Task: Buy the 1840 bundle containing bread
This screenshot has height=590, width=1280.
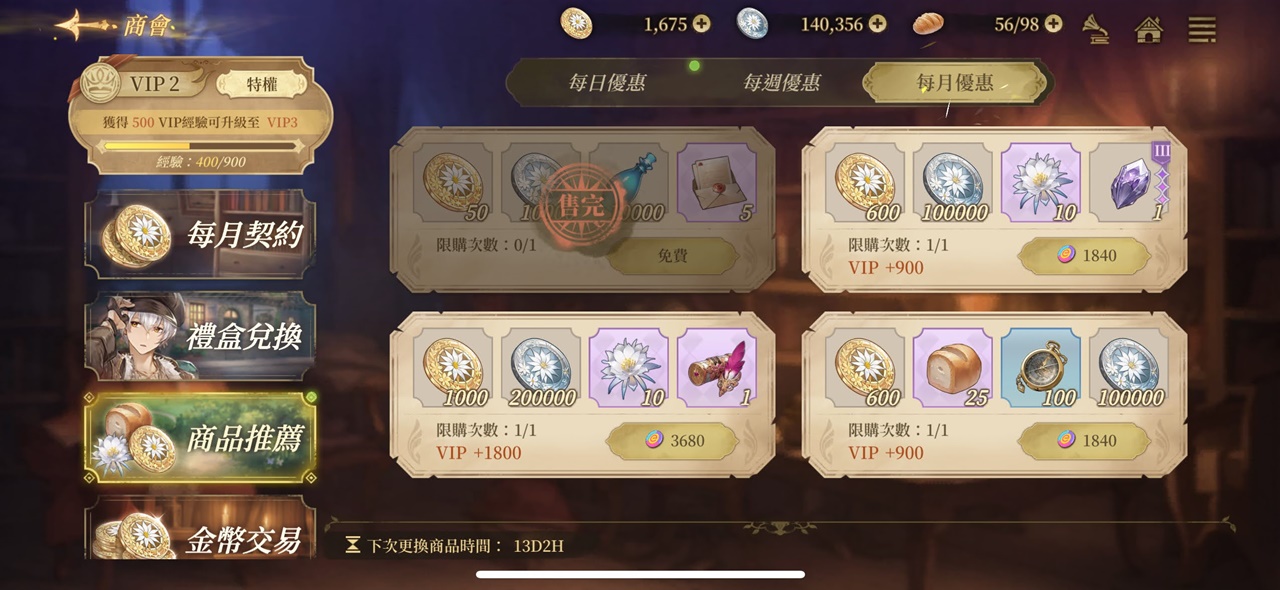Action: [1084, 441]
